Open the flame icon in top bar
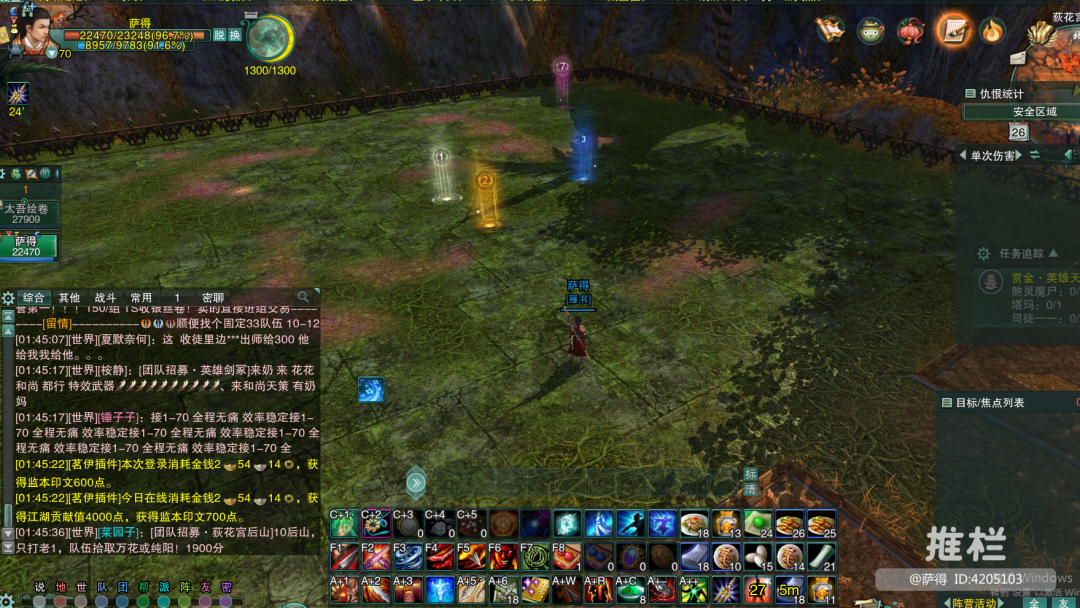Viewport: 1080px width, 608px height. [x=991, y=30]
